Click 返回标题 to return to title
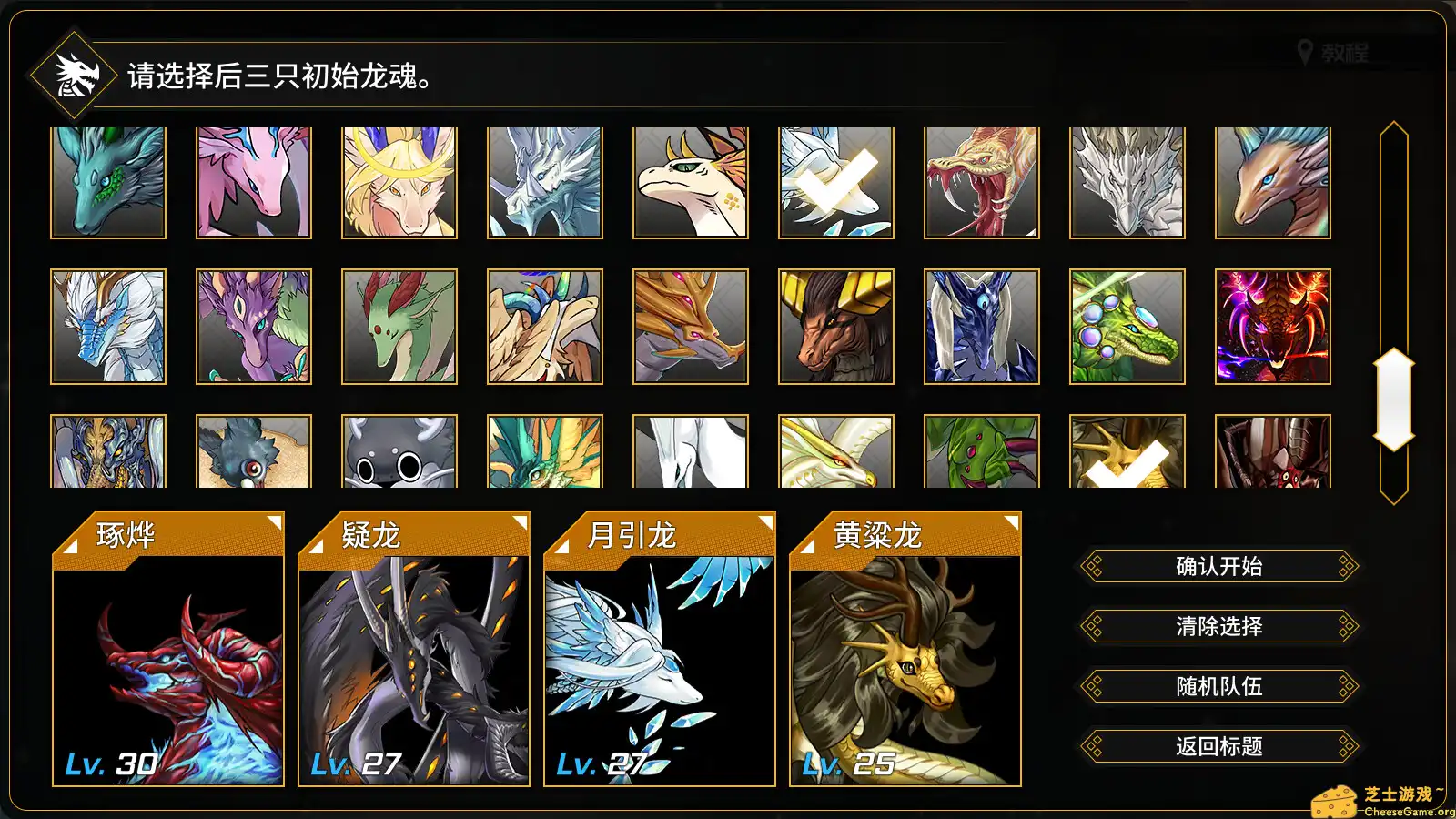1456x819 pixels. pos(1218,746)
